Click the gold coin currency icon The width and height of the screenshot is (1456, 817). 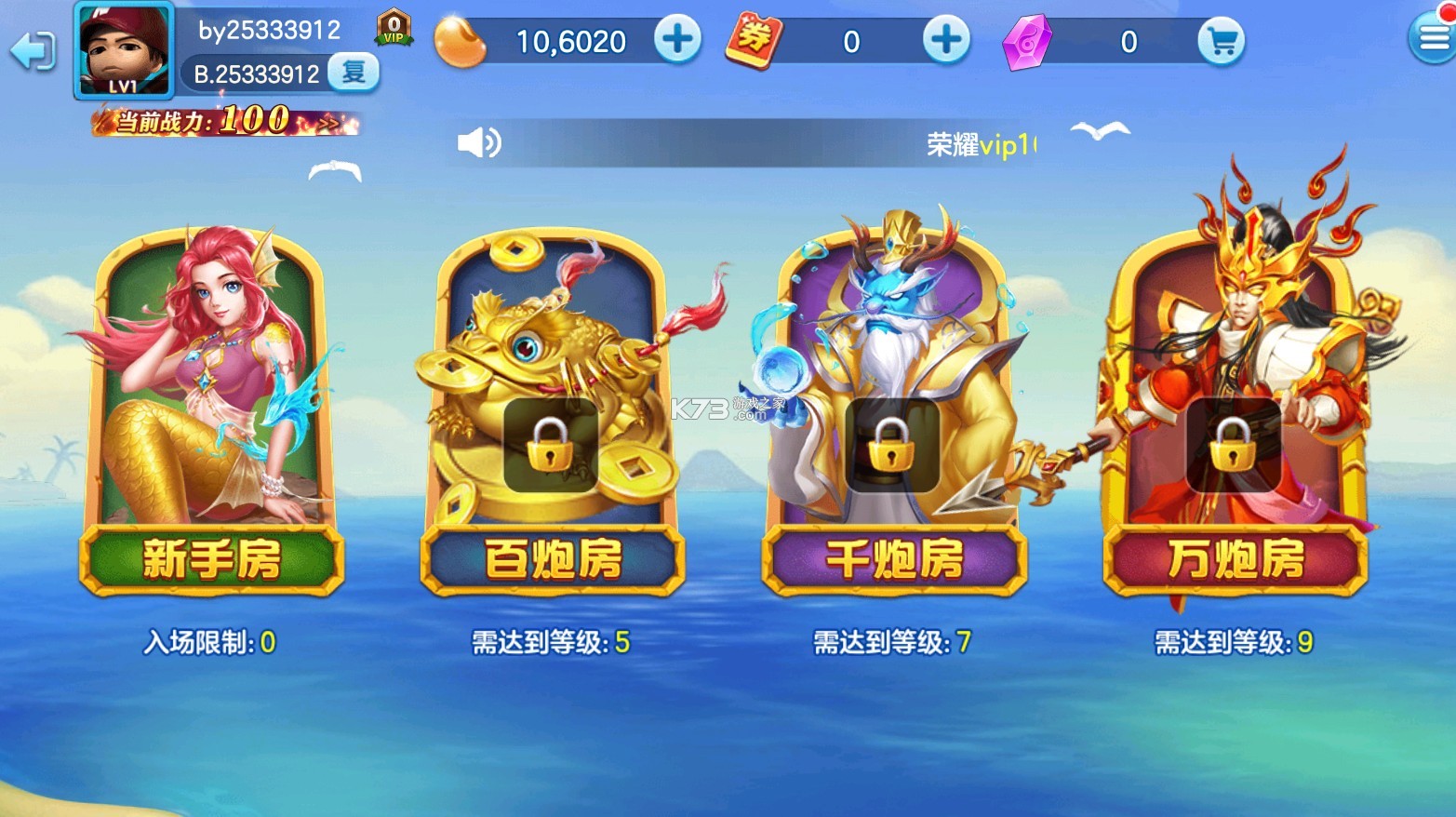pos(462,40)
